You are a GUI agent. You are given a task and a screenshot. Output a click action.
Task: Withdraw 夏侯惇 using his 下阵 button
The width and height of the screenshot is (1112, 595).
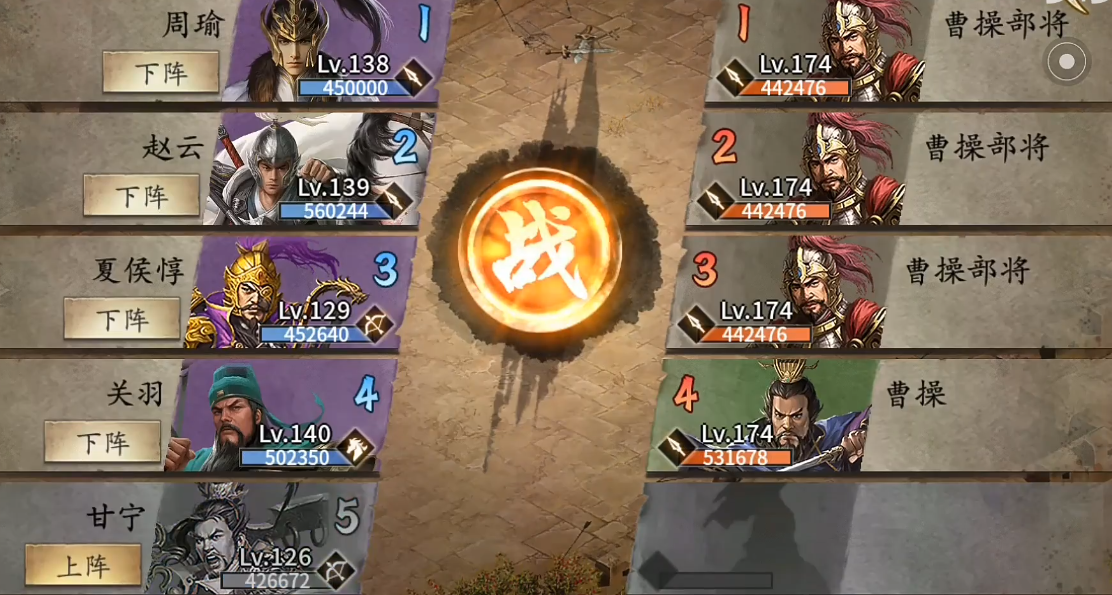tap(122, 318)
